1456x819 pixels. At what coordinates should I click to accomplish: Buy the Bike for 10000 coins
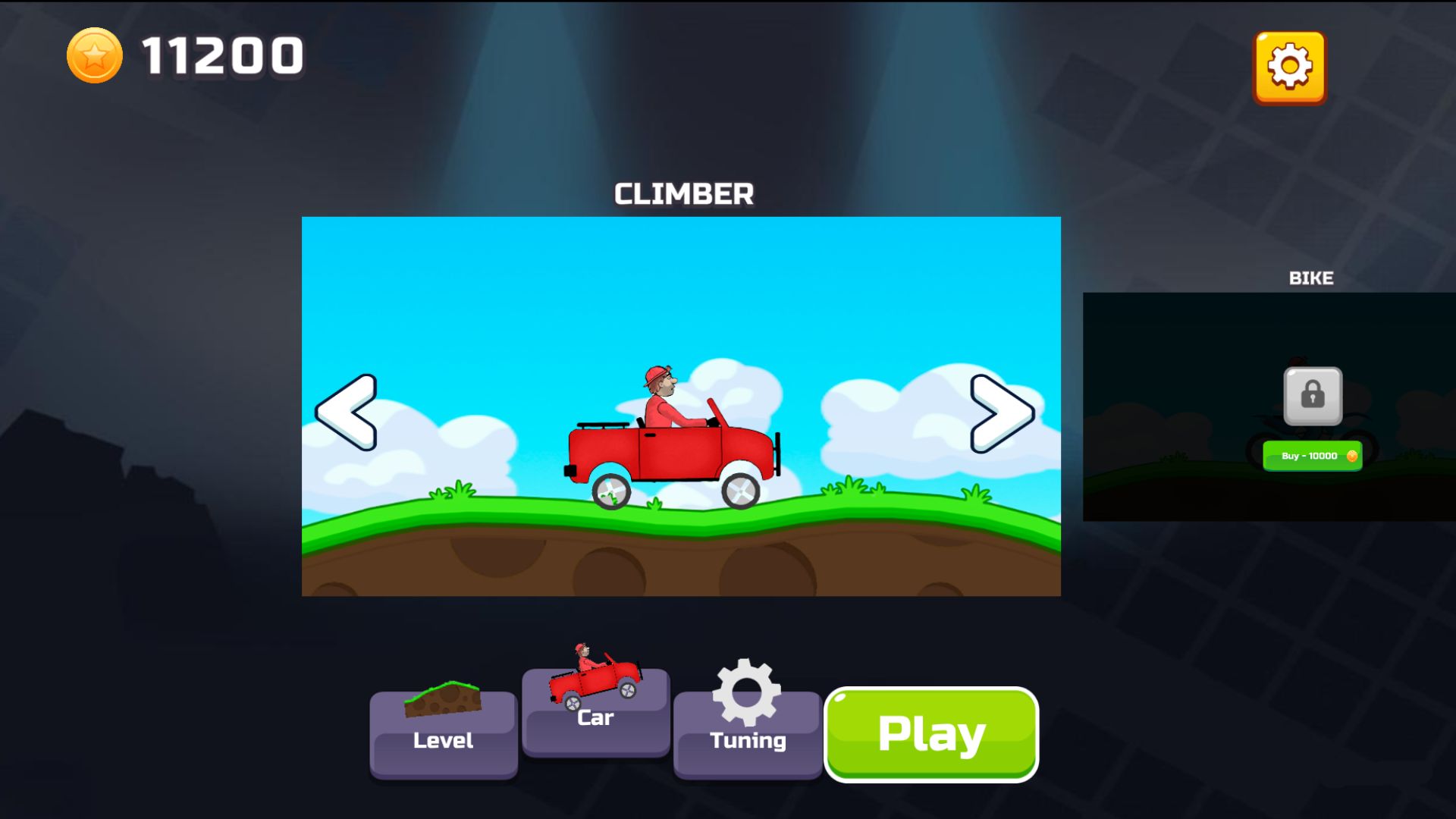tap(1313, 456)
